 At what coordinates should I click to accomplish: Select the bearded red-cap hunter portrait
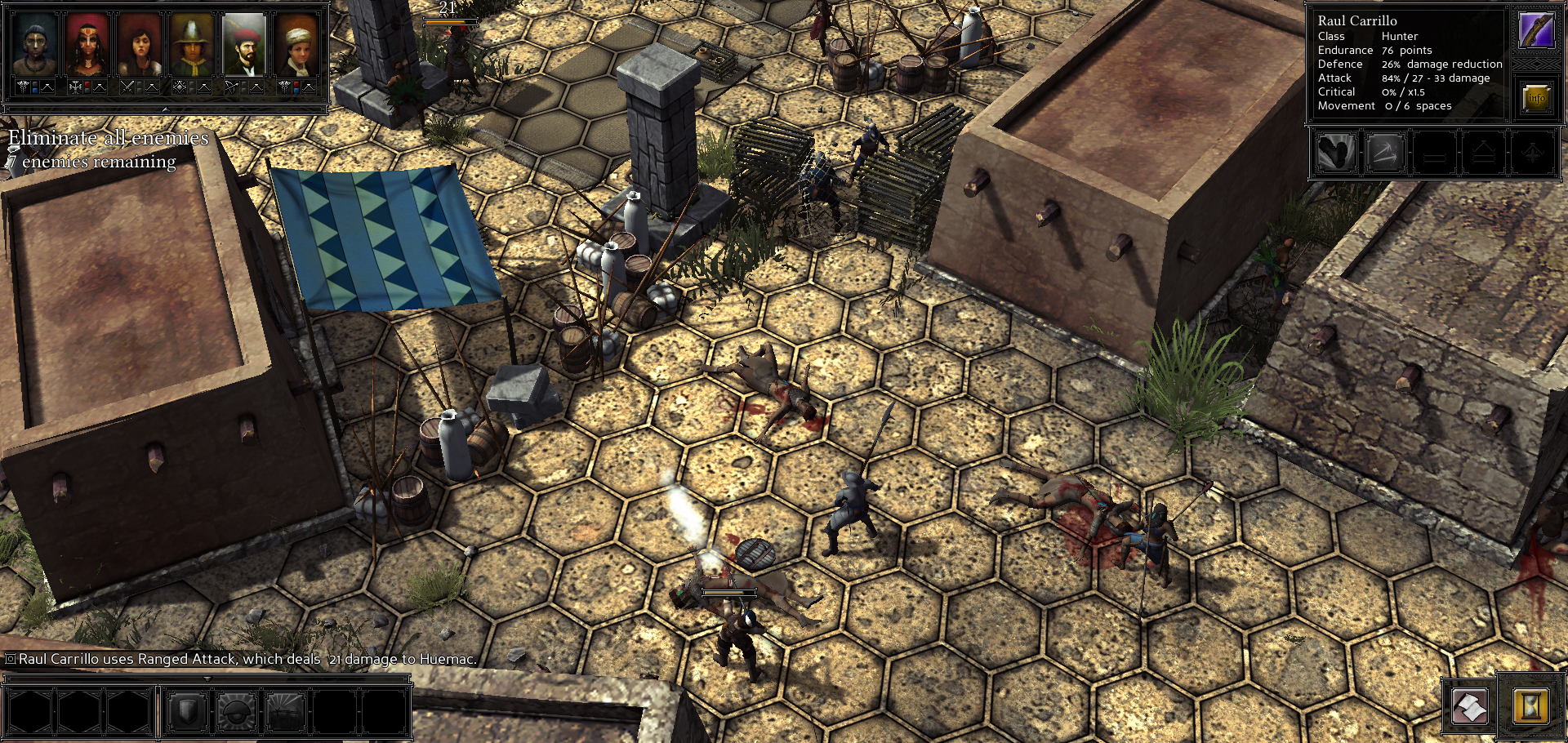244,45
